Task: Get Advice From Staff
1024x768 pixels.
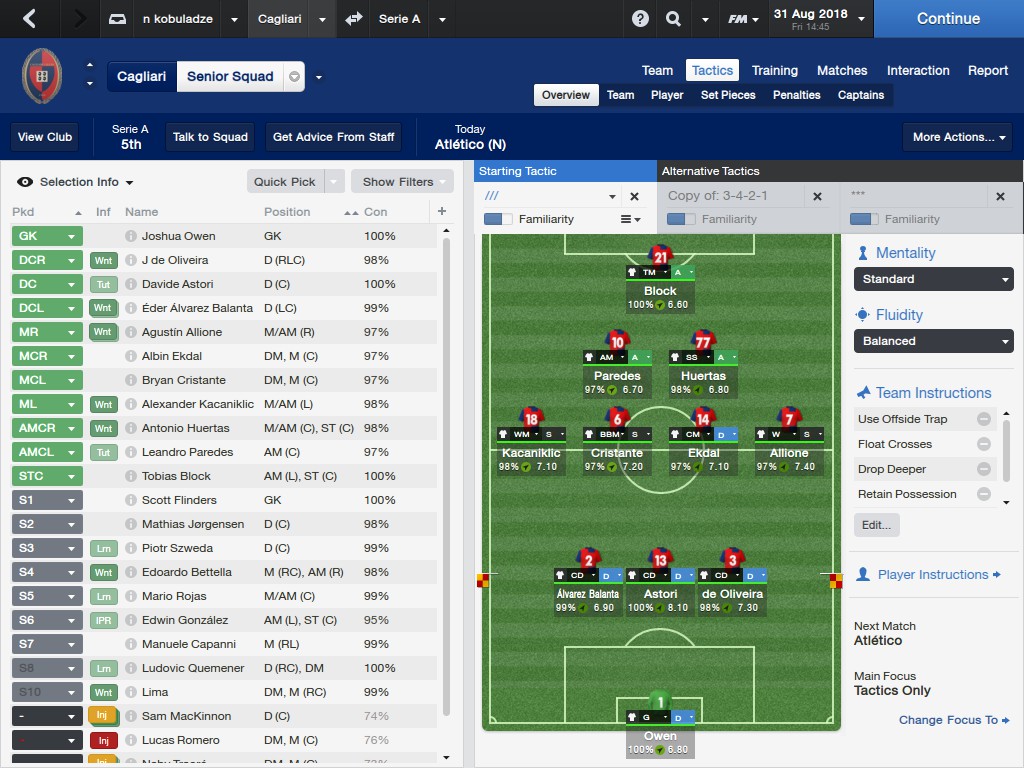Action: click(333, 137)
